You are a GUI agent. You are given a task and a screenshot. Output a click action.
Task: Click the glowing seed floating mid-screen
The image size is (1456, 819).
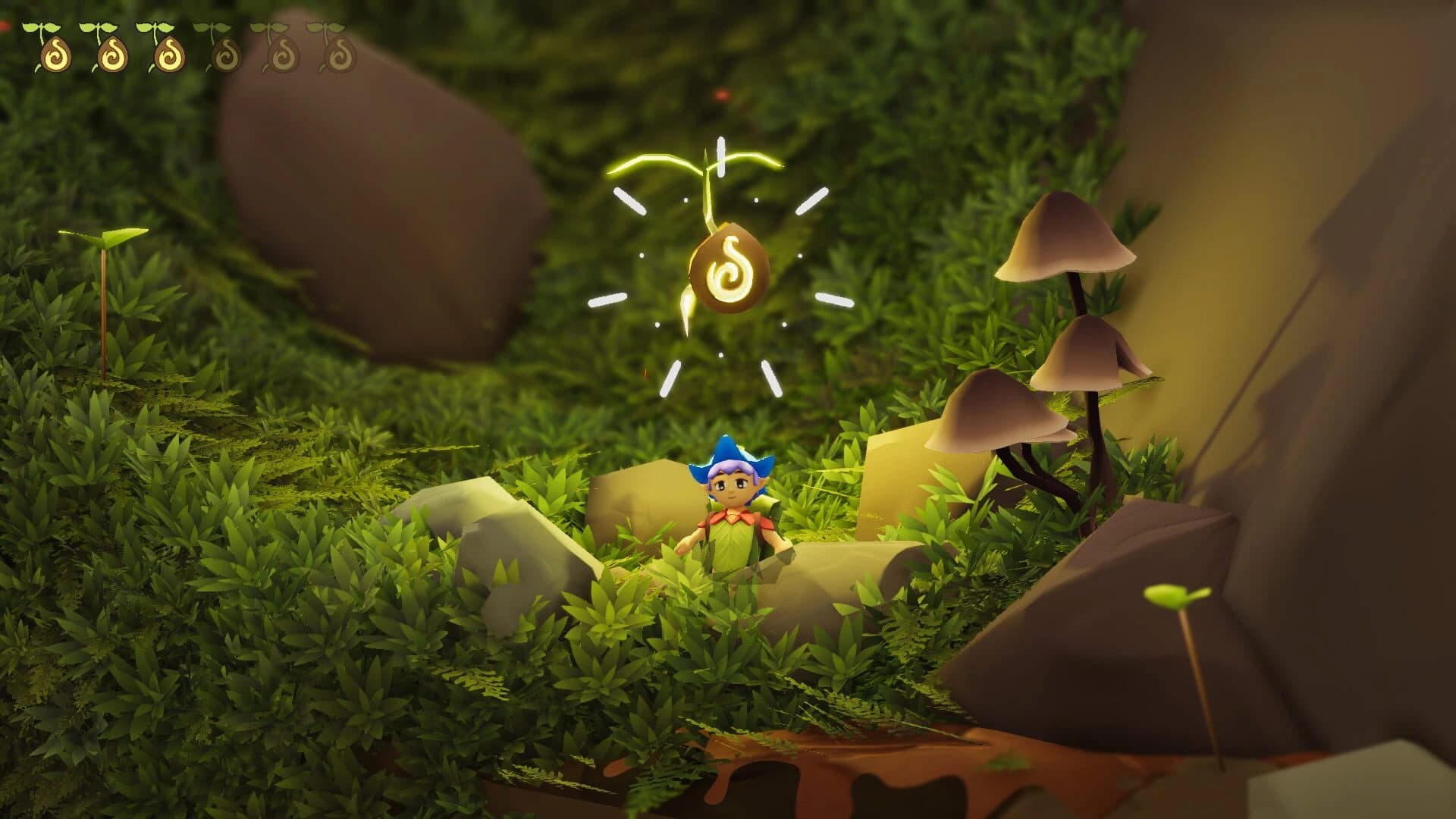pos(728,268)
